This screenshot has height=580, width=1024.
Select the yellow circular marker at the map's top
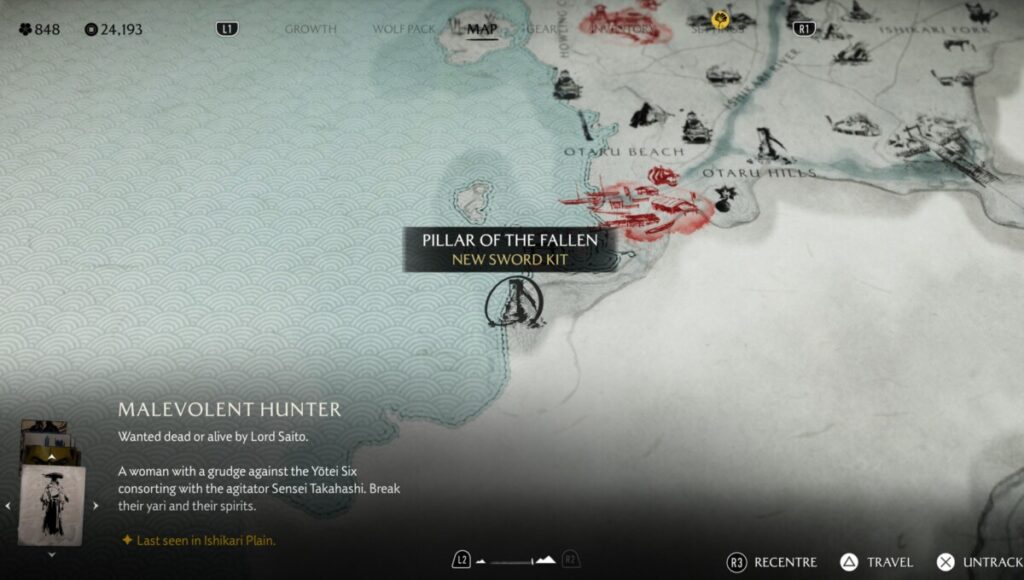point(720,19)
